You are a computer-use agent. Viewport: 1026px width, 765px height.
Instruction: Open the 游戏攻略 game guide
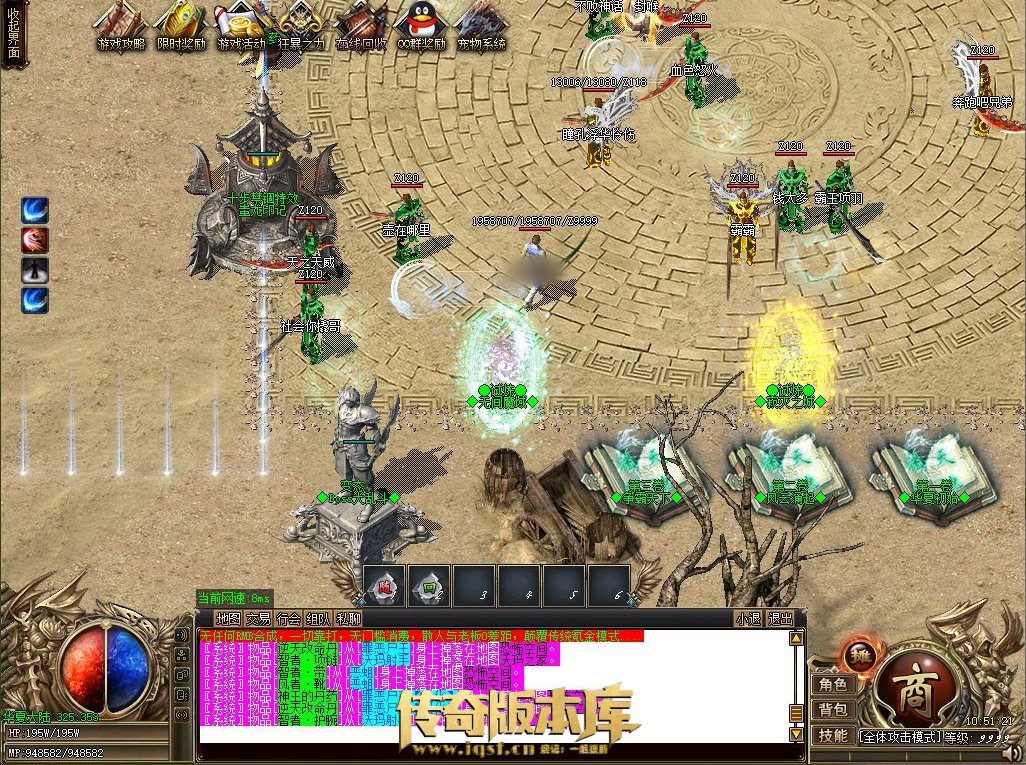point(120,26)
